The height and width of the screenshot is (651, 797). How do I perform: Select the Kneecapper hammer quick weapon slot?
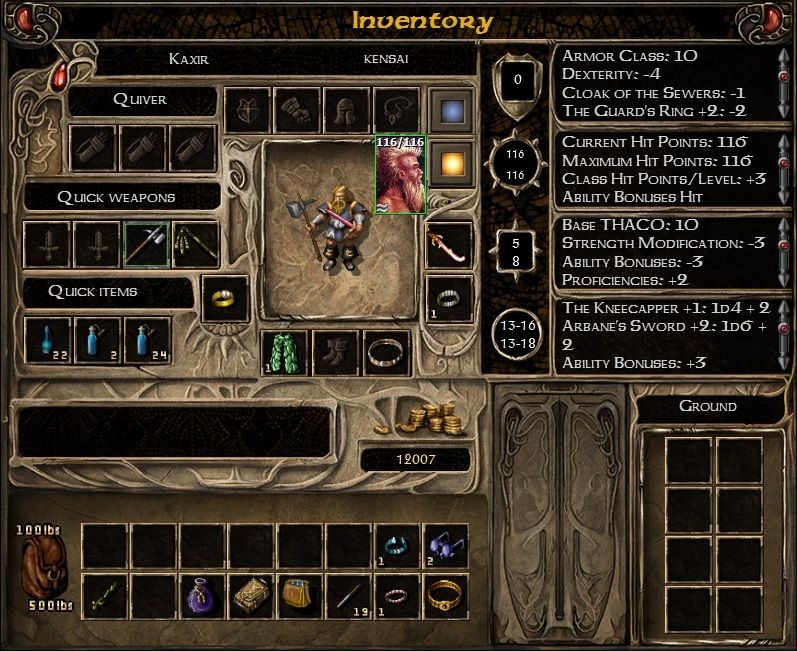click(x=146, y=244)
